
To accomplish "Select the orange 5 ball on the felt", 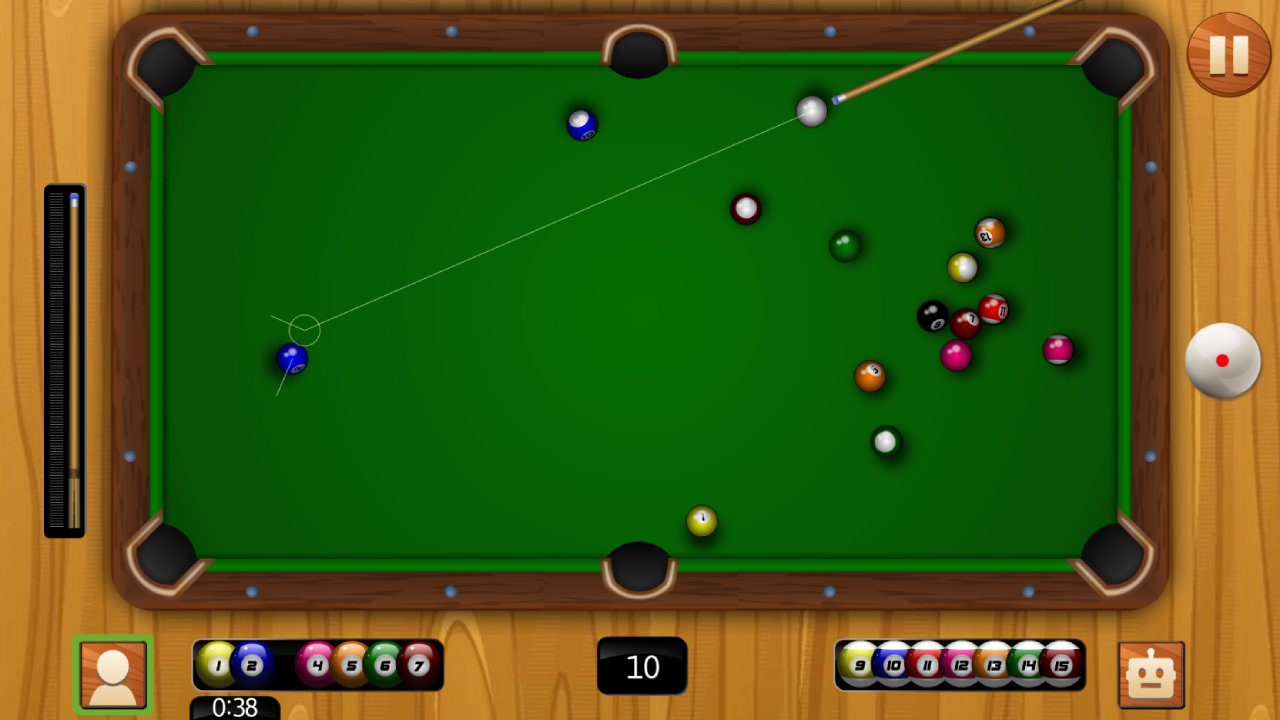I will (869, 375).
